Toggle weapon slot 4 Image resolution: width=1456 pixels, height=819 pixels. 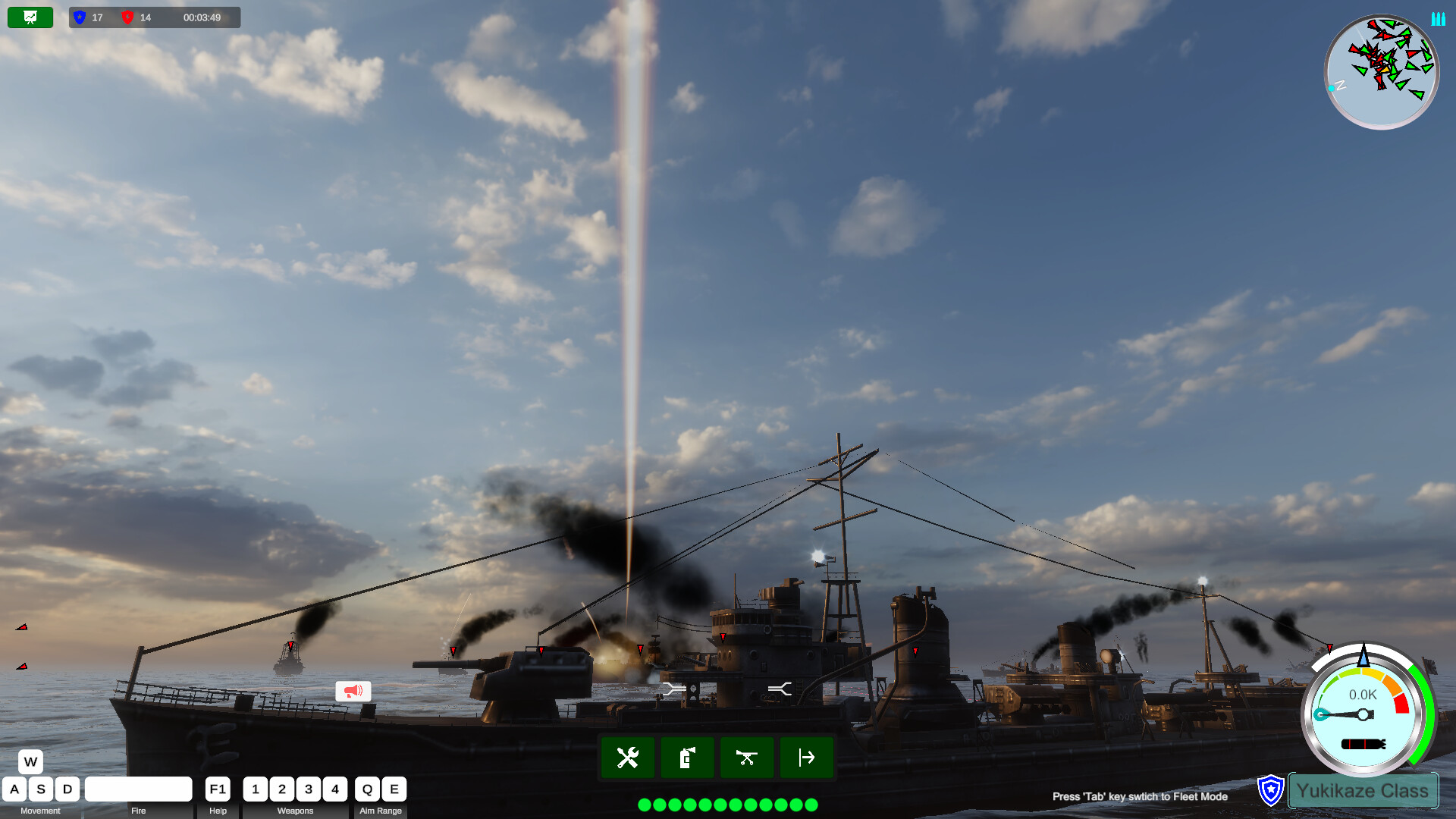coord(335,789)
